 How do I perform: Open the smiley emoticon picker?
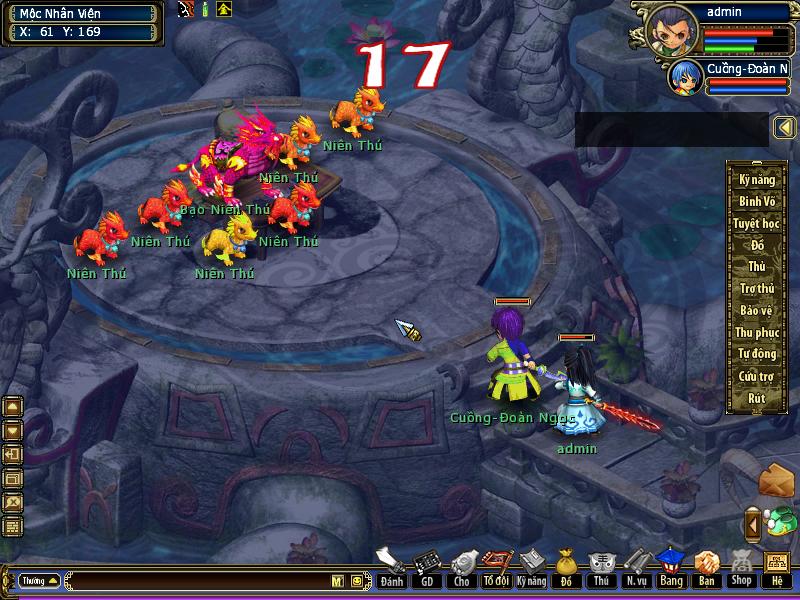click(356, 581)
